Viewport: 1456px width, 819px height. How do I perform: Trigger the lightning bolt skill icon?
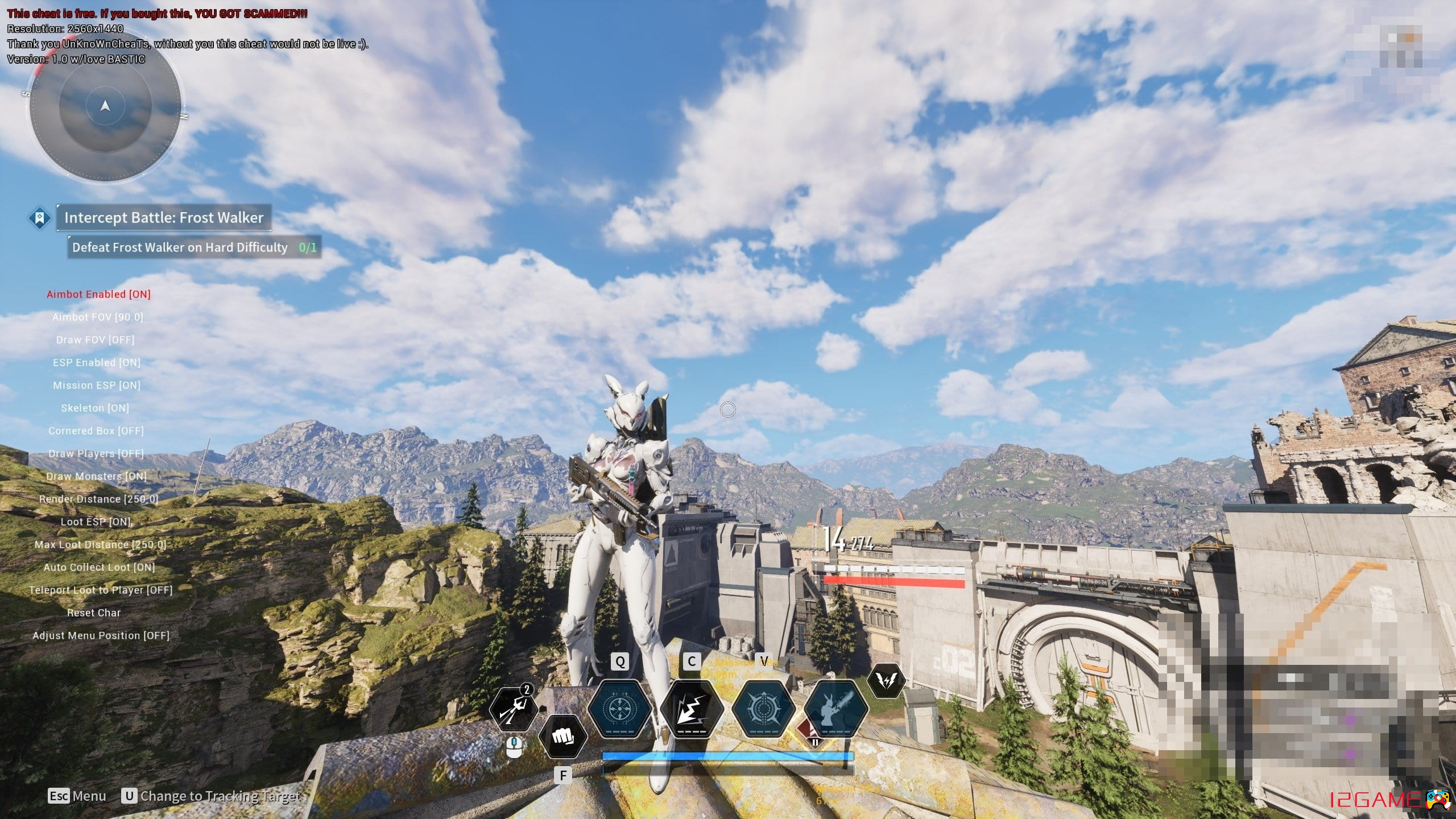(x=692, y=710)
